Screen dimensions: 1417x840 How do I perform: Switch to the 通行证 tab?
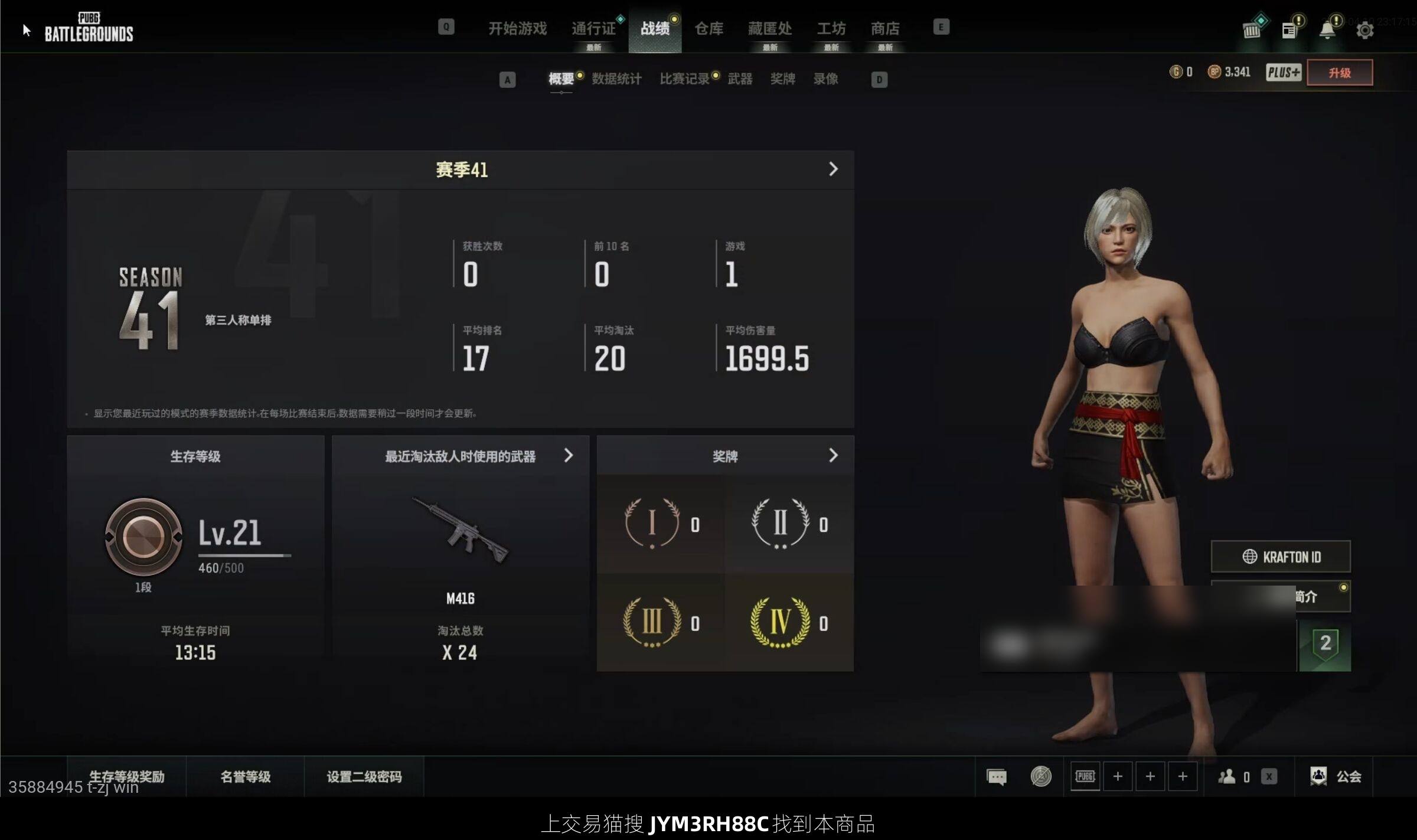coord(593,28)
